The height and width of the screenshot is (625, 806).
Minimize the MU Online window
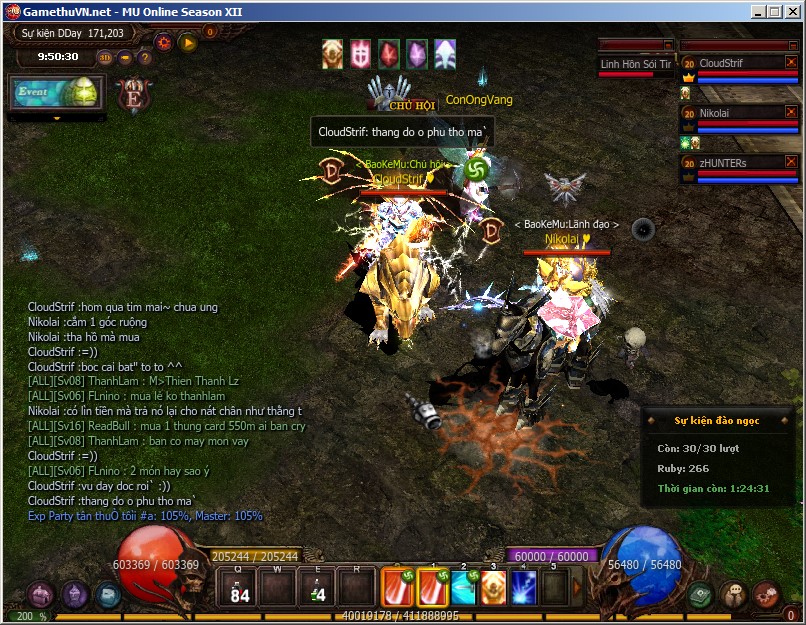(x=757, y=12)
